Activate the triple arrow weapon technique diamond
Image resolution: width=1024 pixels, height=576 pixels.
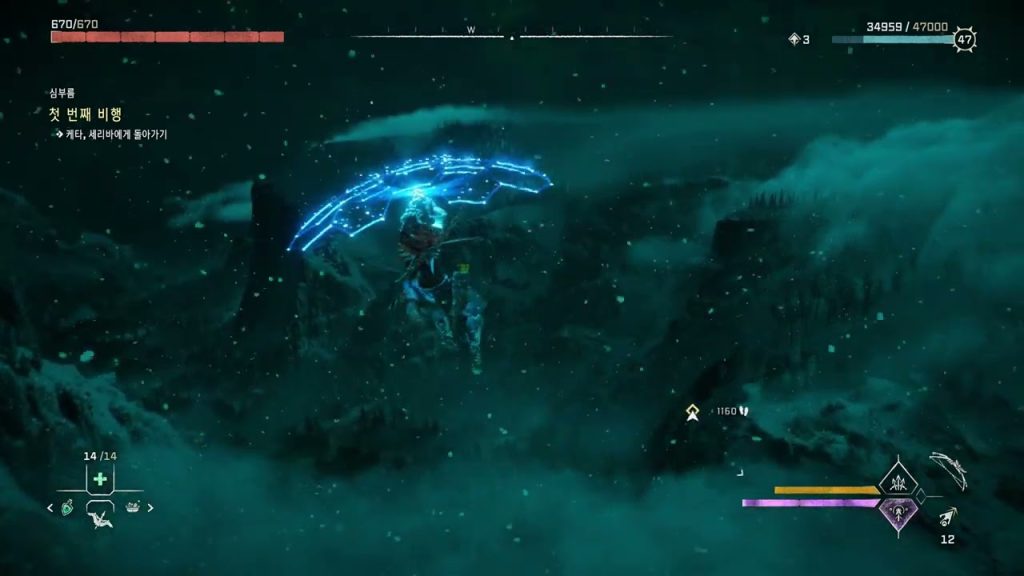tap(898, 483)
